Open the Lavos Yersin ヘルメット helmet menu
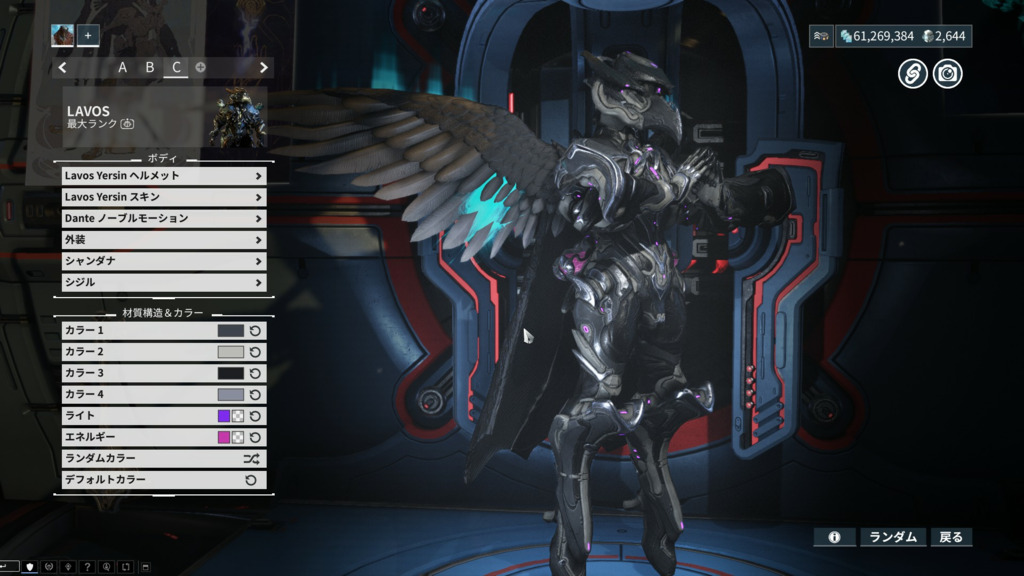The height and width of the screenshot is (576, 1024). coord(163,176)
